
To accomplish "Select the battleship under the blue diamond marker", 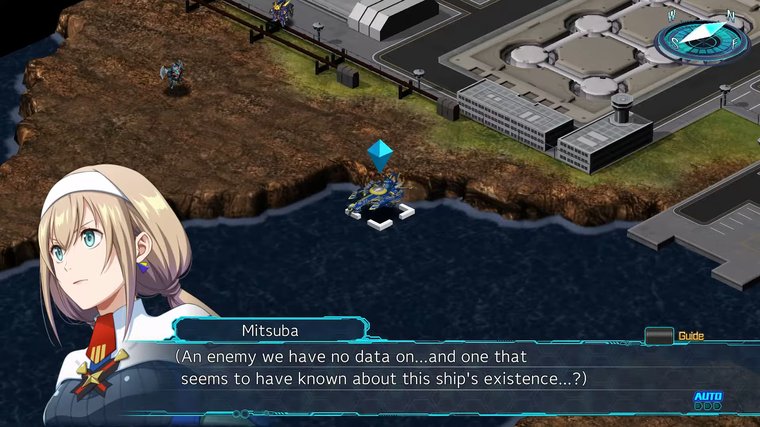I will pos(377,196).
